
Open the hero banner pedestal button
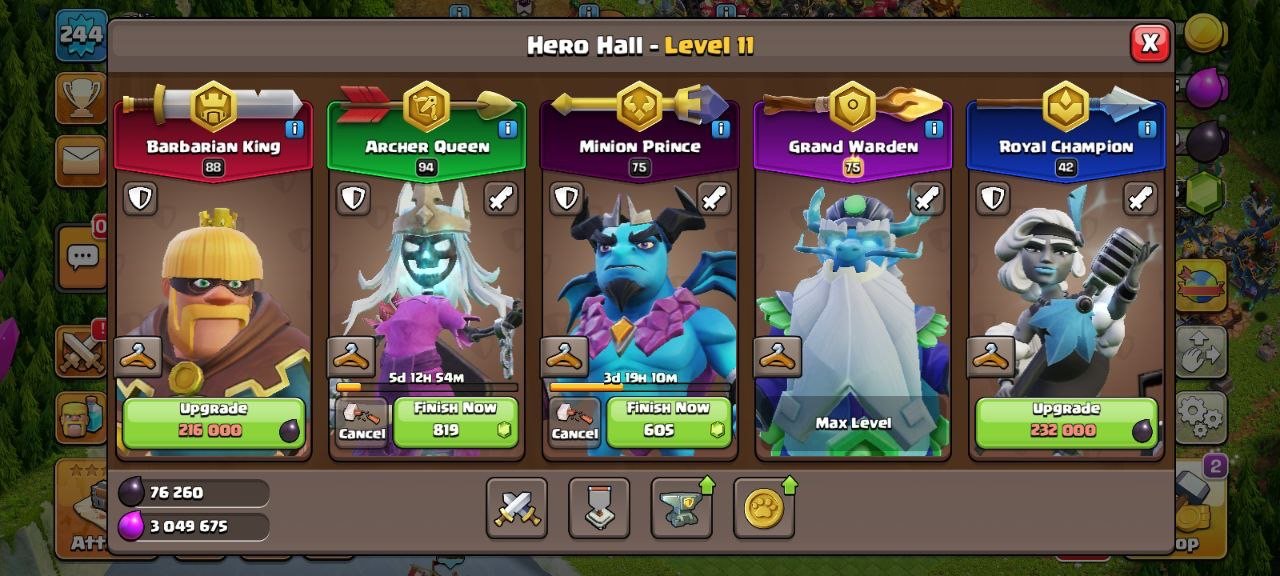tap(599, 508)
